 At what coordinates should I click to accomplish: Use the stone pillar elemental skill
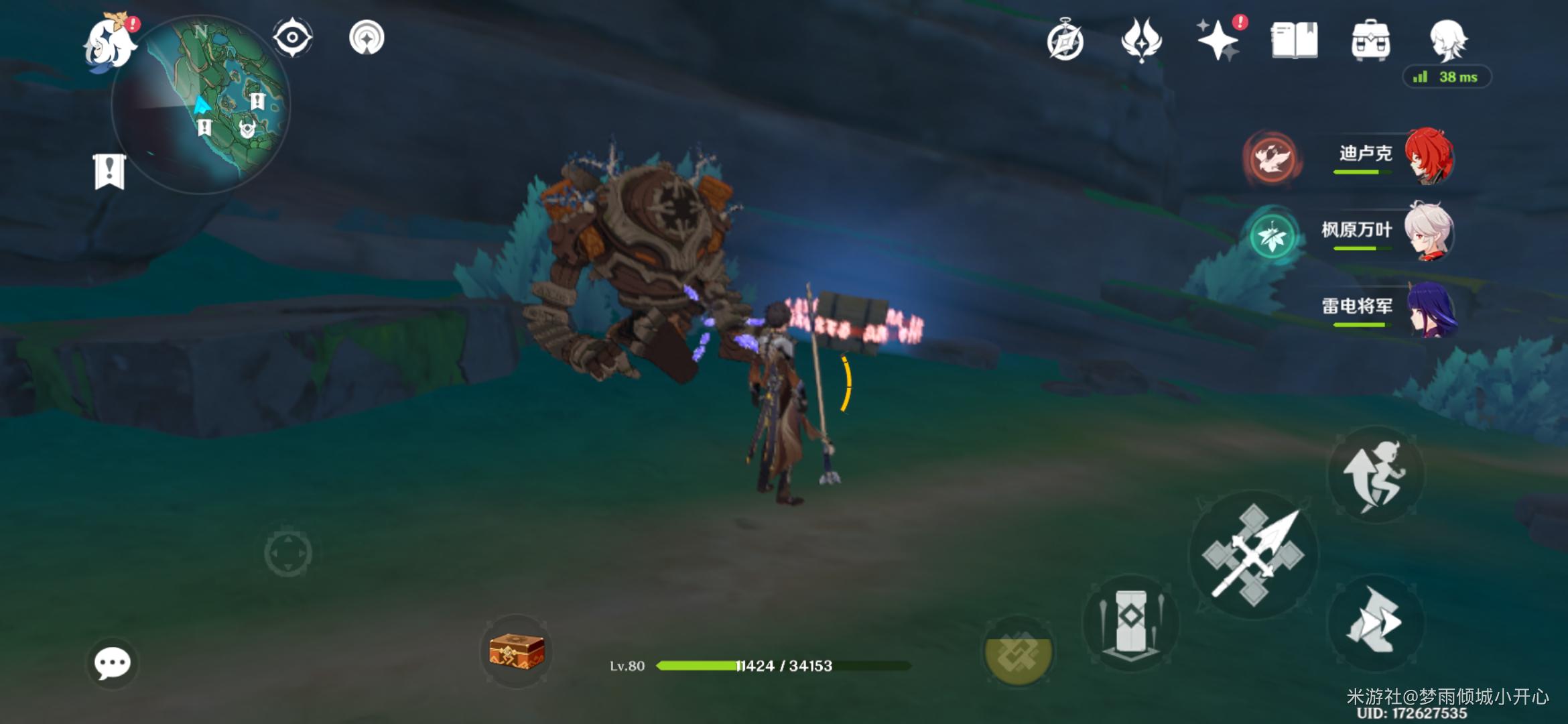coord(1131,622)
